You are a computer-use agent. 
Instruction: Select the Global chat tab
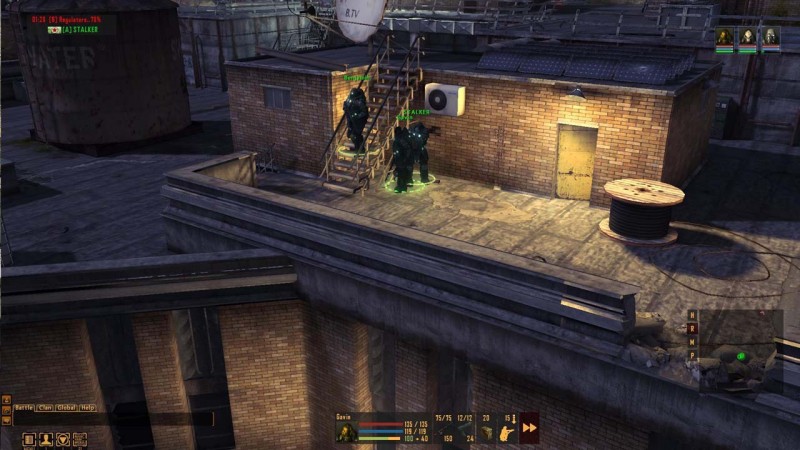[68, 407]
